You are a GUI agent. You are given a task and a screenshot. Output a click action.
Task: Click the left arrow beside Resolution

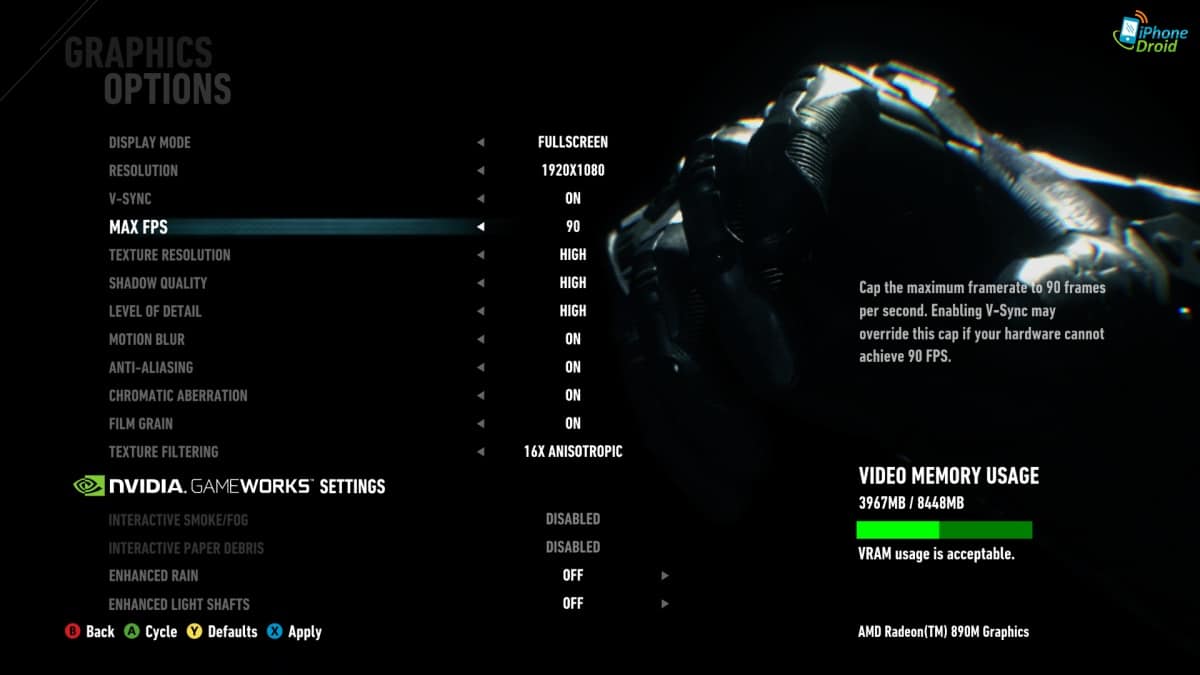[481, 171]
